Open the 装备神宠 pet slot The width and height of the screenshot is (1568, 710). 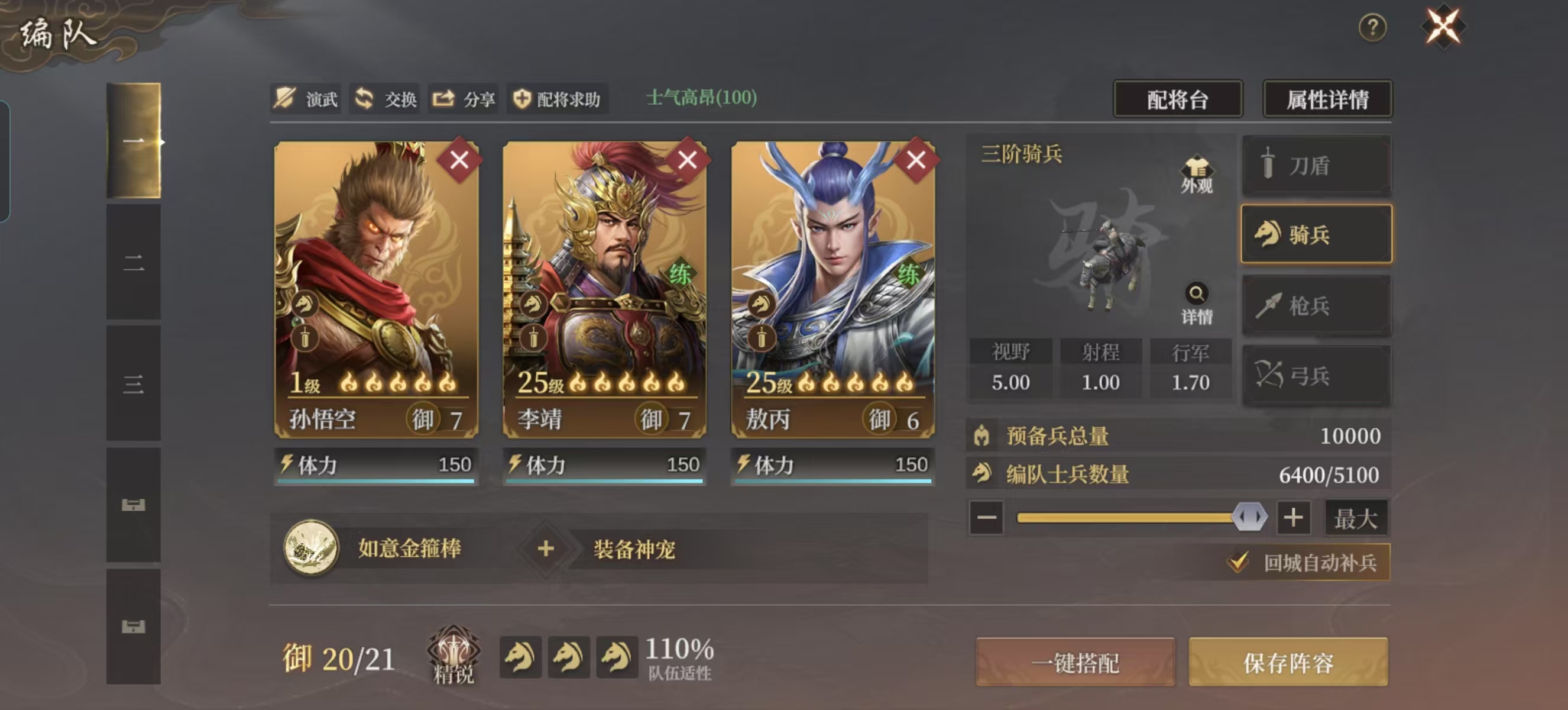pos(546,547)
